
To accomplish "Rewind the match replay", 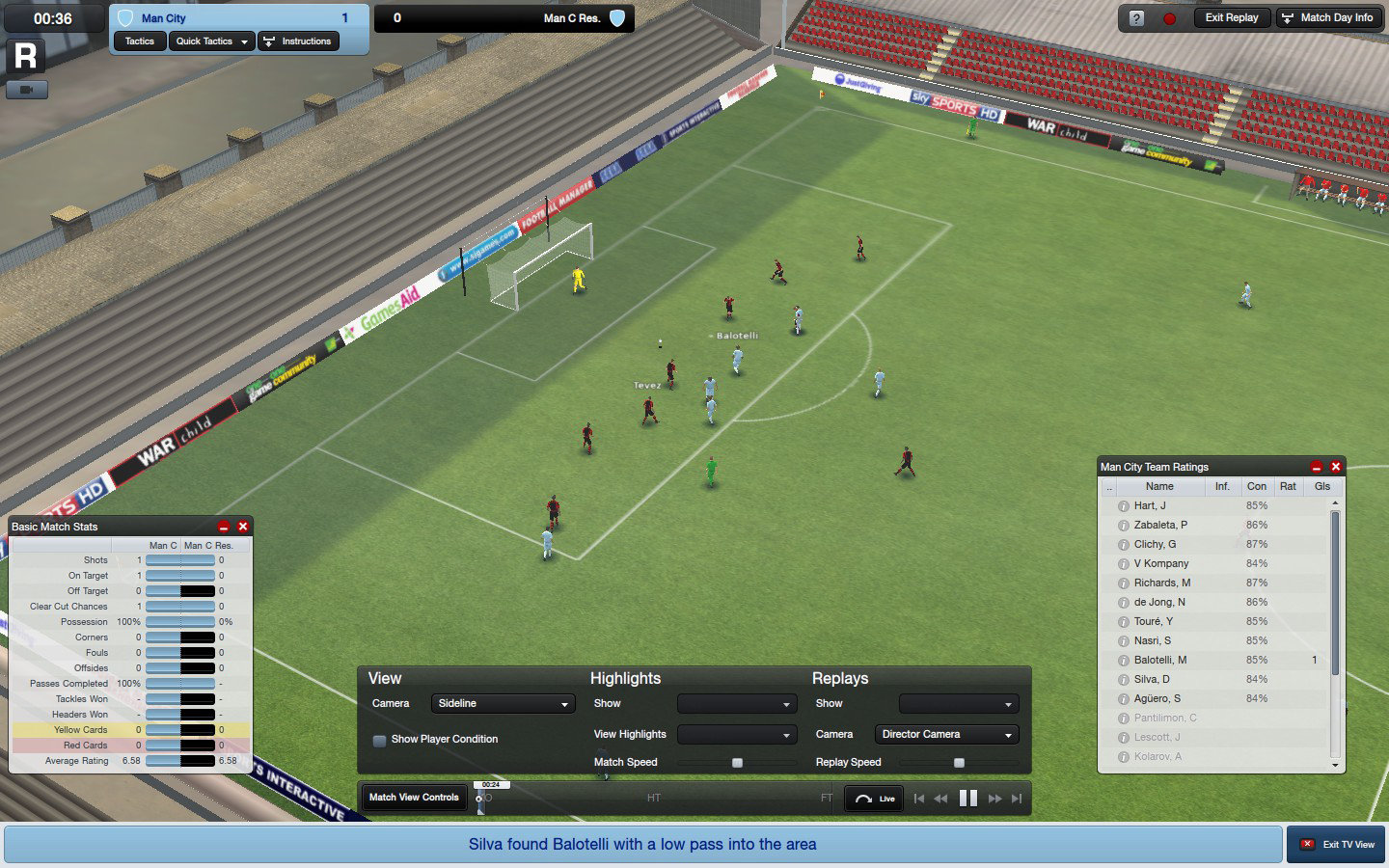I will pos(942,798).
